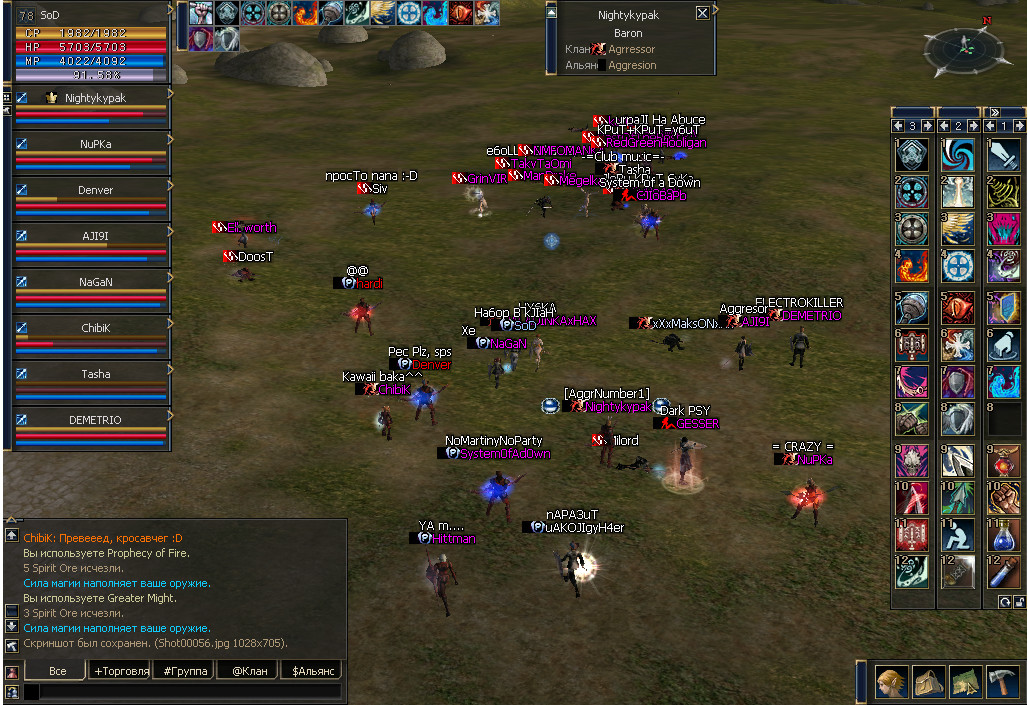This screenshot has height=705, width=1028.
Task: Click the compass radar
Action: click(x=965, y=48)
